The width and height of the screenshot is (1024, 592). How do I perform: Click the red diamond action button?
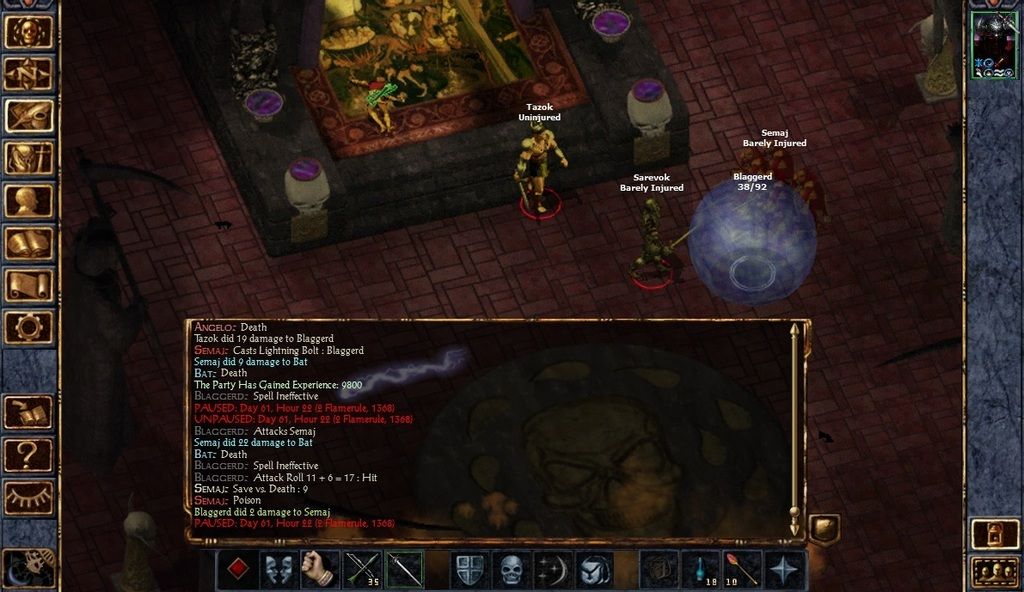tap(237, 570)
